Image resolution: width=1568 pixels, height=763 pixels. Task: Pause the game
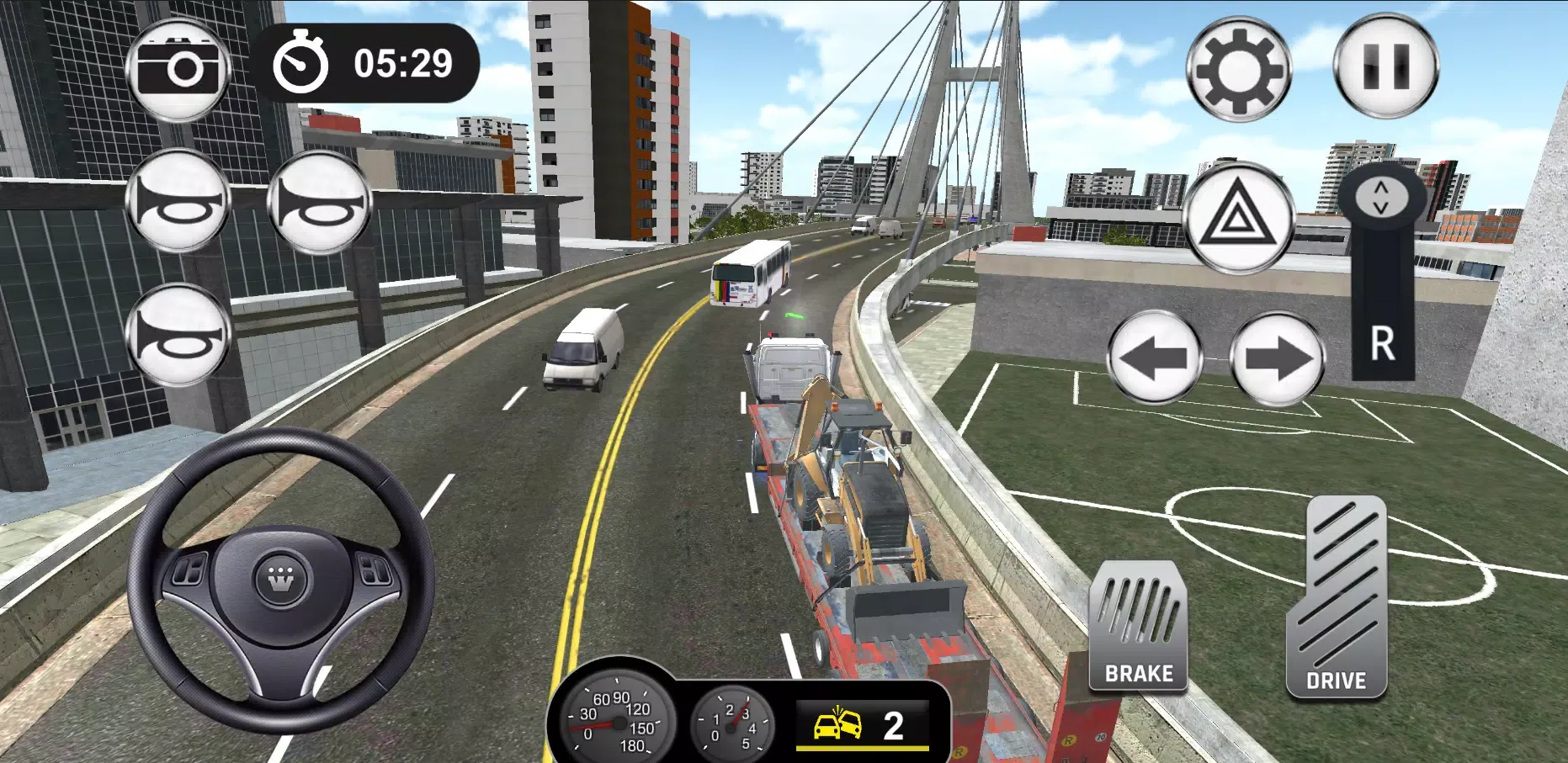point(1387,66)
